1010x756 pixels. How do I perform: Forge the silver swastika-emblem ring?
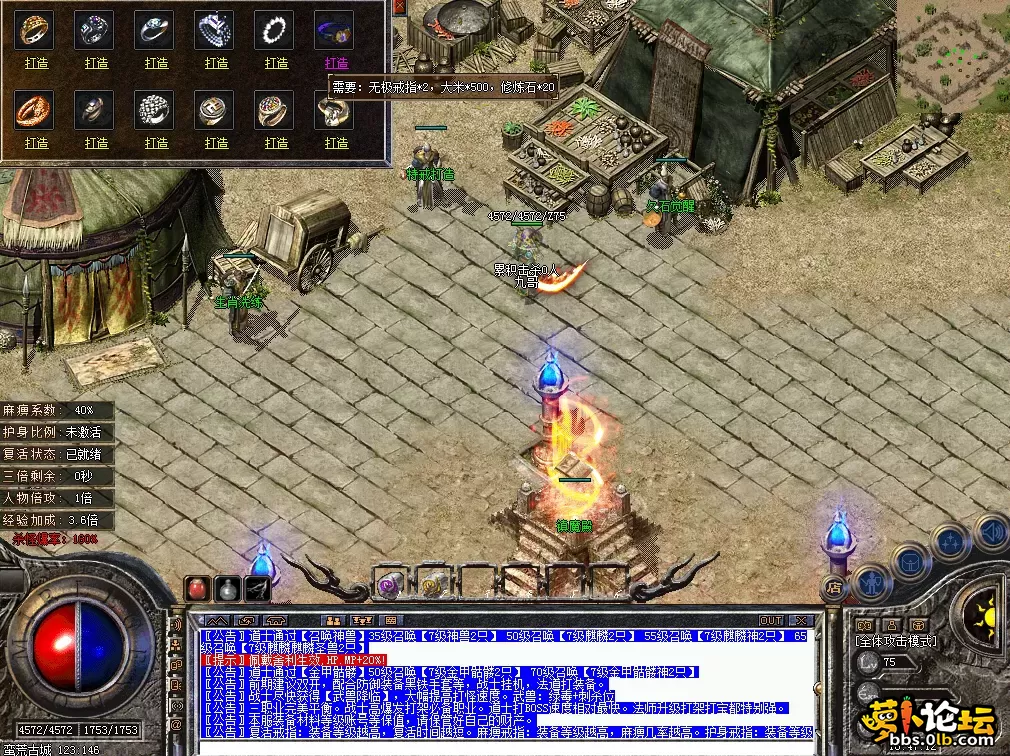[x=217, y=143]
